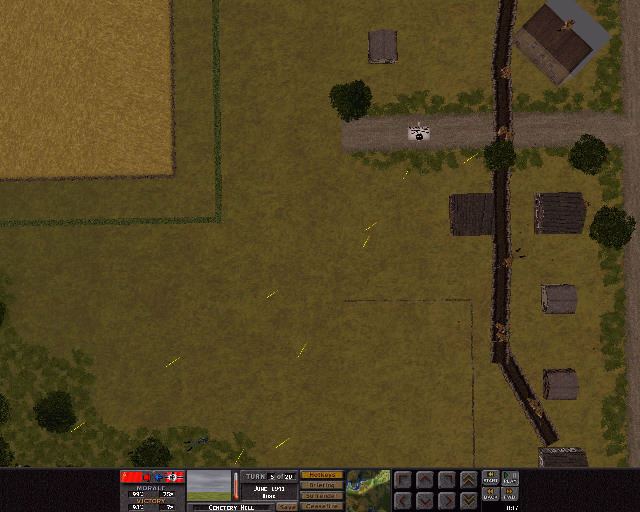Click the strategic minimap
Image resolution: width=640 pixels, height=512 pixels.
pyautogui.click(x=368, y=490)
